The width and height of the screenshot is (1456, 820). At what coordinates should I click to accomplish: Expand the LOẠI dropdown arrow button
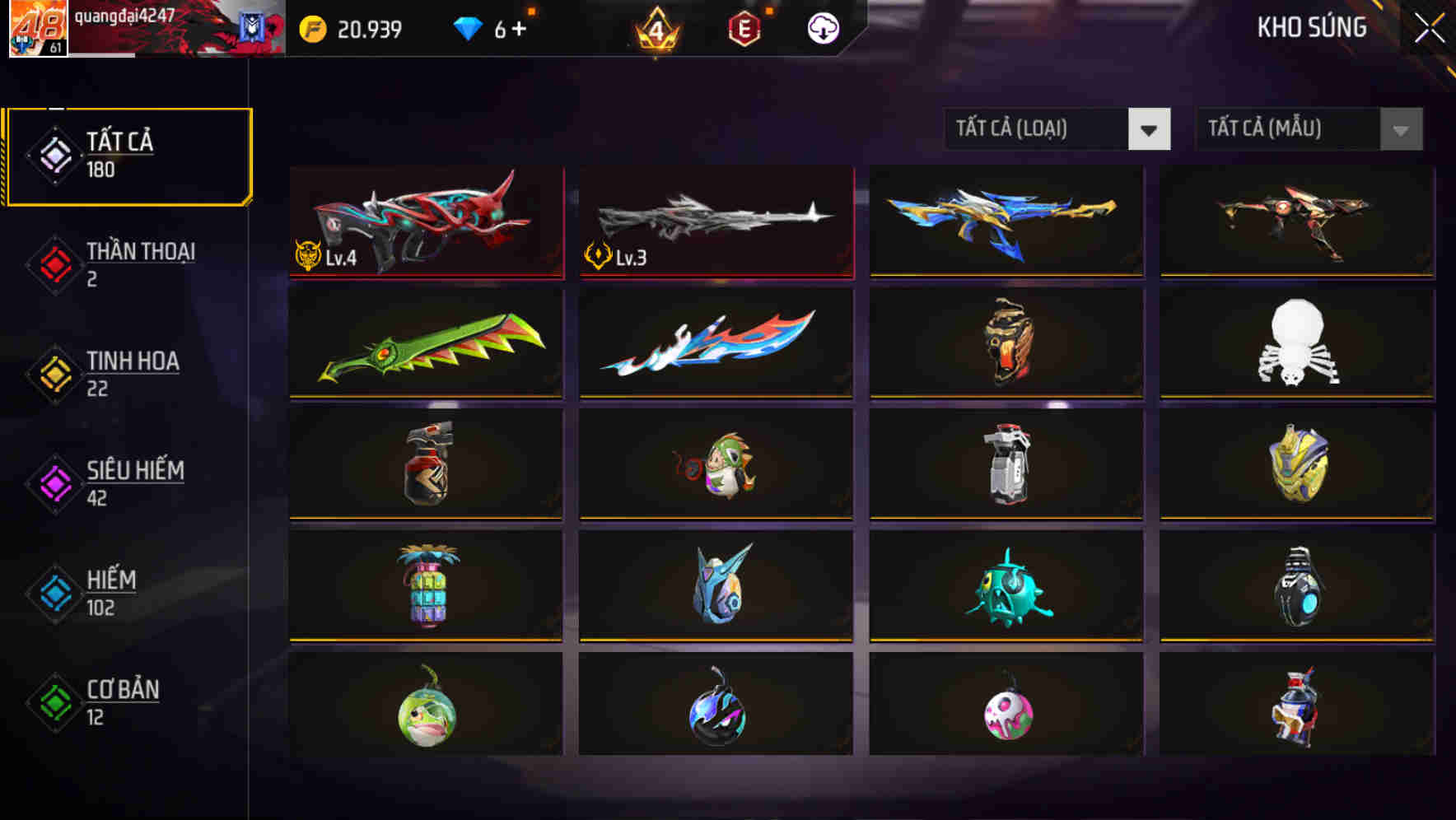click(1150, 129)
